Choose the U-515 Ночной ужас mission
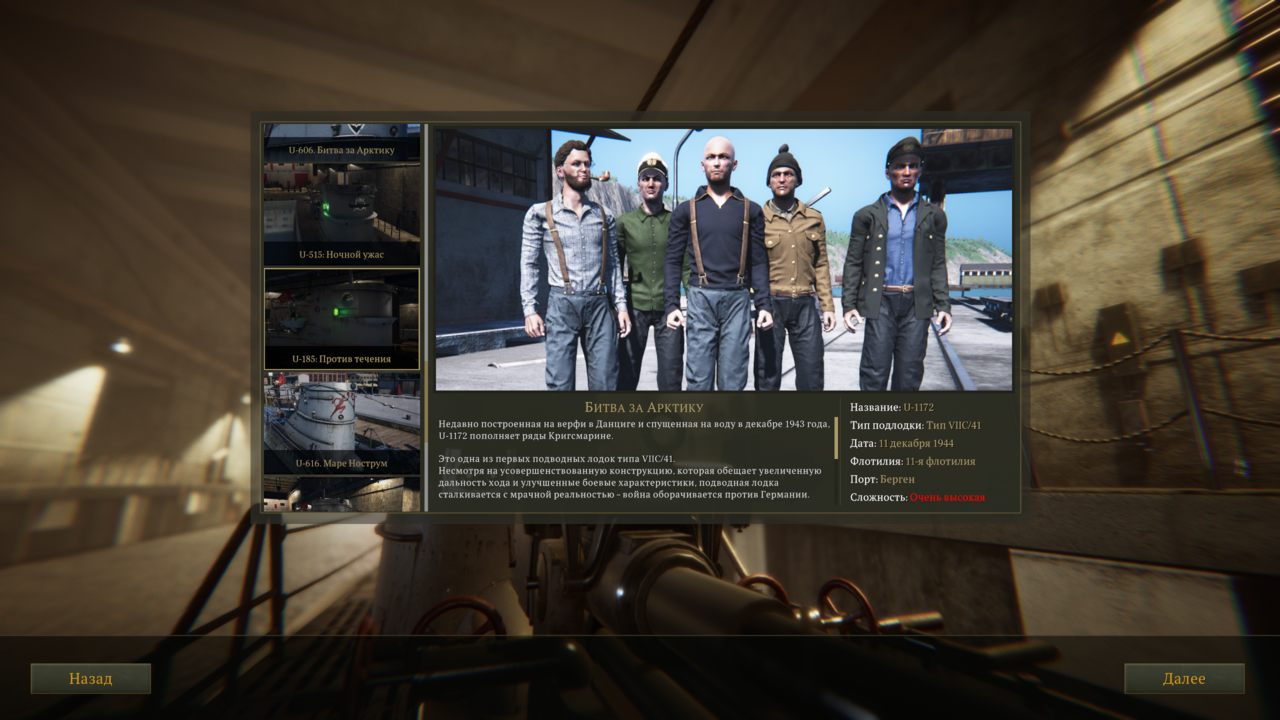 click(x=342, y=216)
